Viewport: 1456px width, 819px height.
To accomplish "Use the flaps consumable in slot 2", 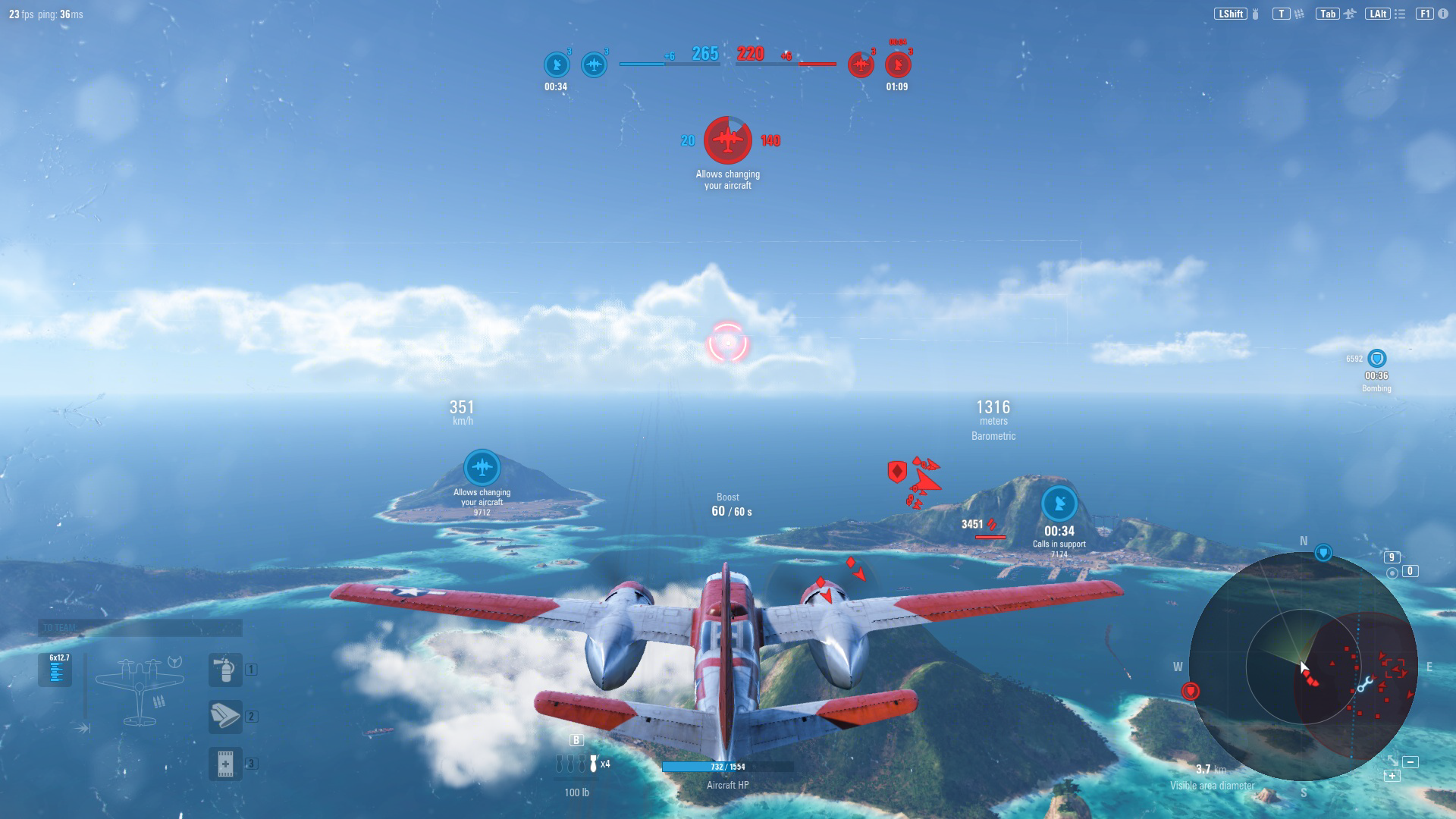I will click(225, 716).
